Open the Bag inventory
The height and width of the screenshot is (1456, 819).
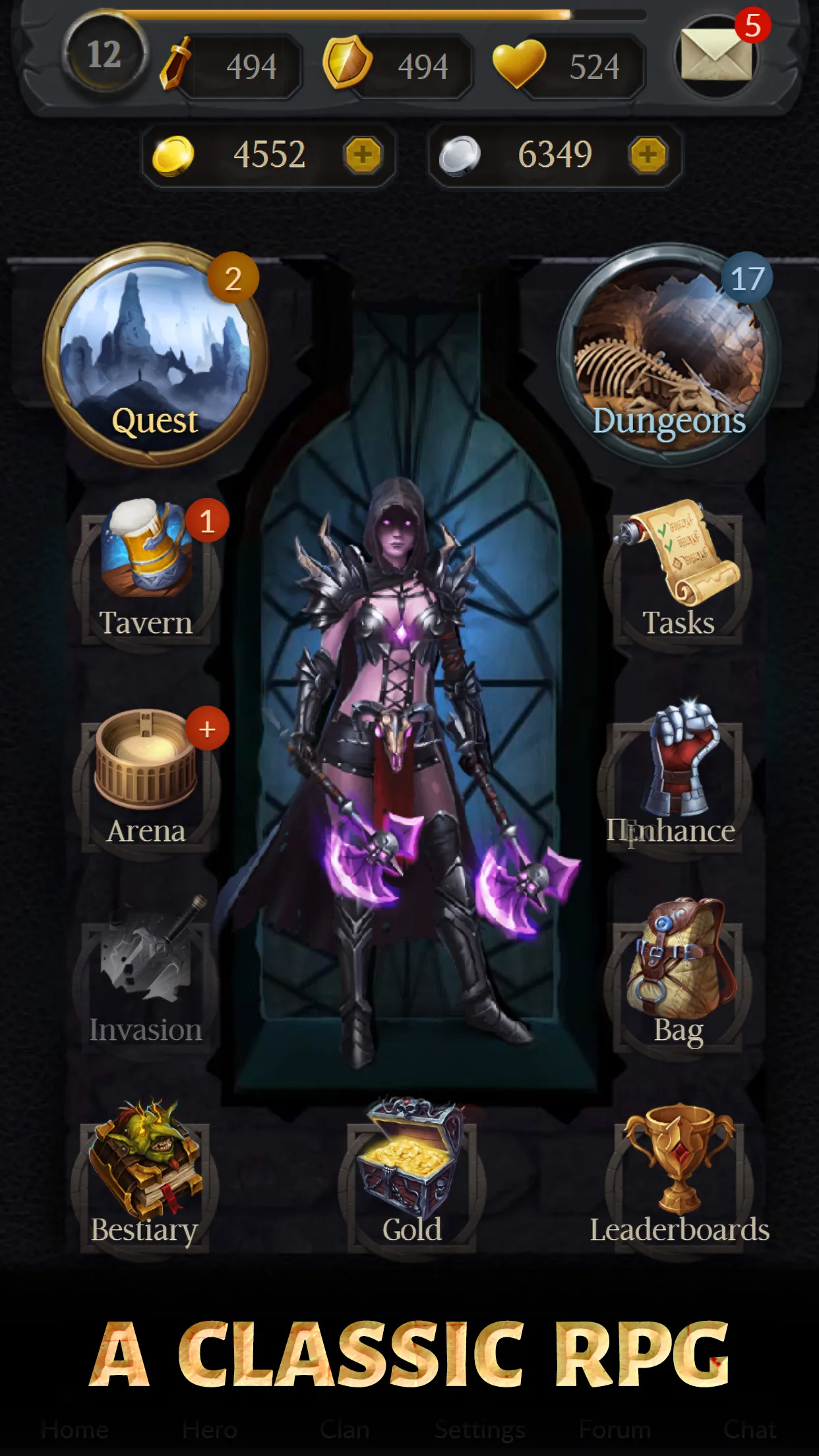(x=679, y=976)
